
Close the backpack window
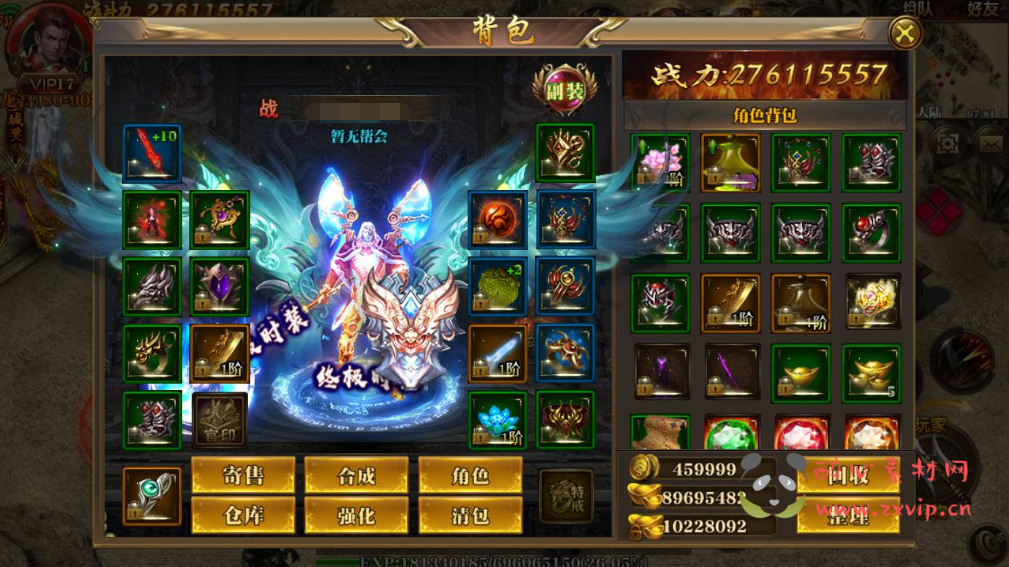[x=904, y=33]
